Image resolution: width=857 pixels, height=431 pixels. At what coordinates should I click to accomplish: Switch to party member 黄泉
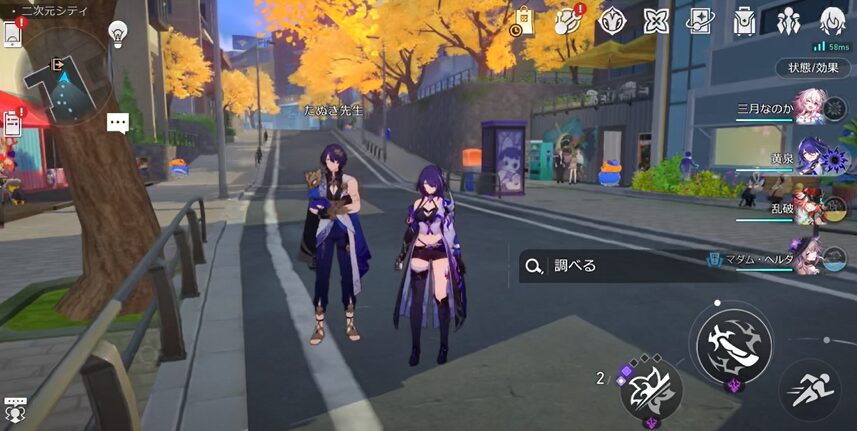(x=808, y=160)
